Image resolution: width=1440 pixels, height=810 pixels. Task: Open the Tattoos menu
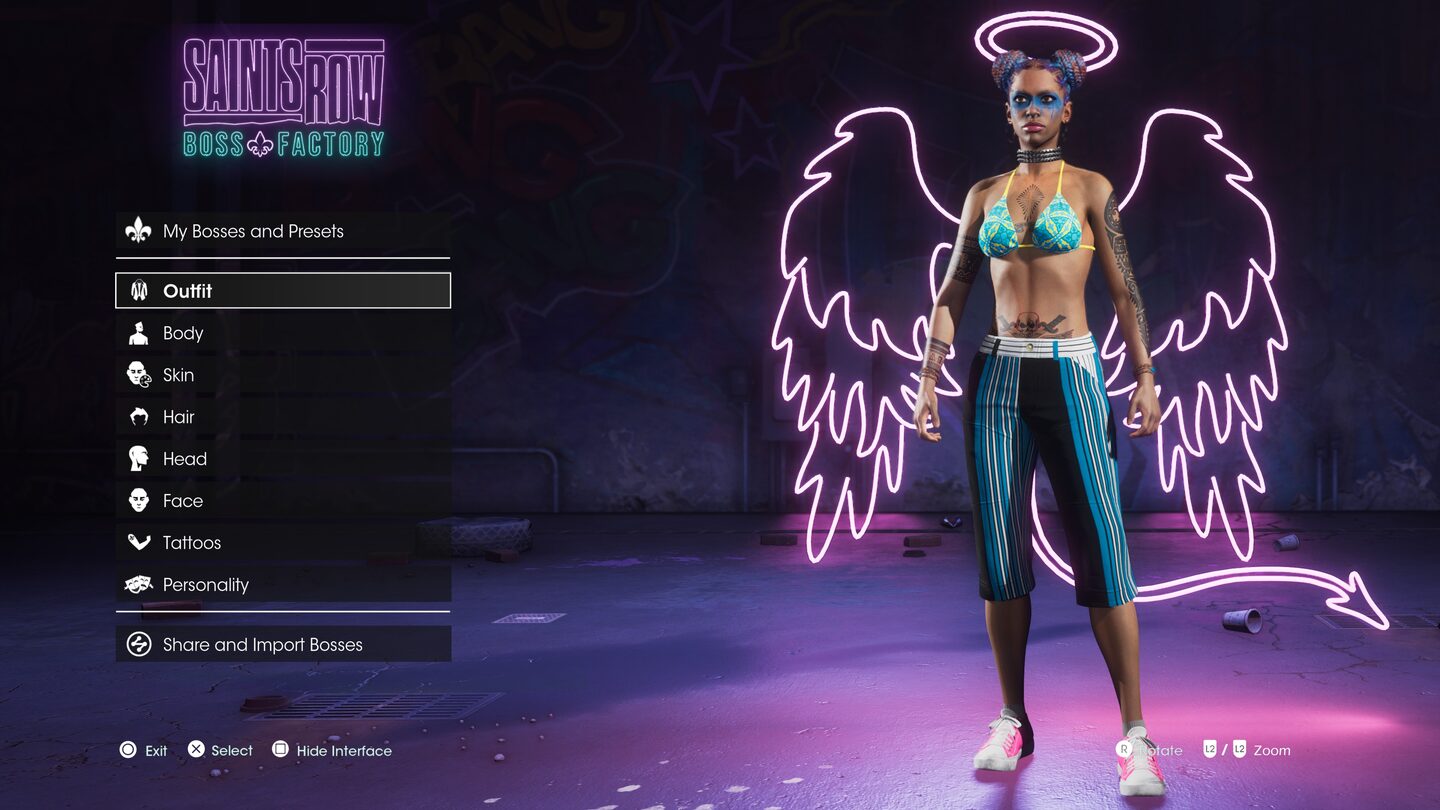282,543
